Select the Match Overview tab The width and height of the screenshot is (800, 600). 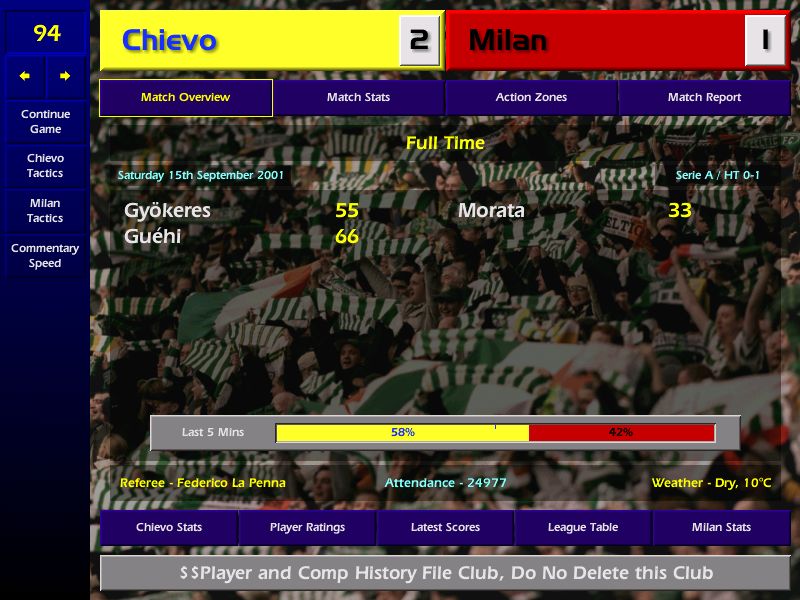pos(186,98)
